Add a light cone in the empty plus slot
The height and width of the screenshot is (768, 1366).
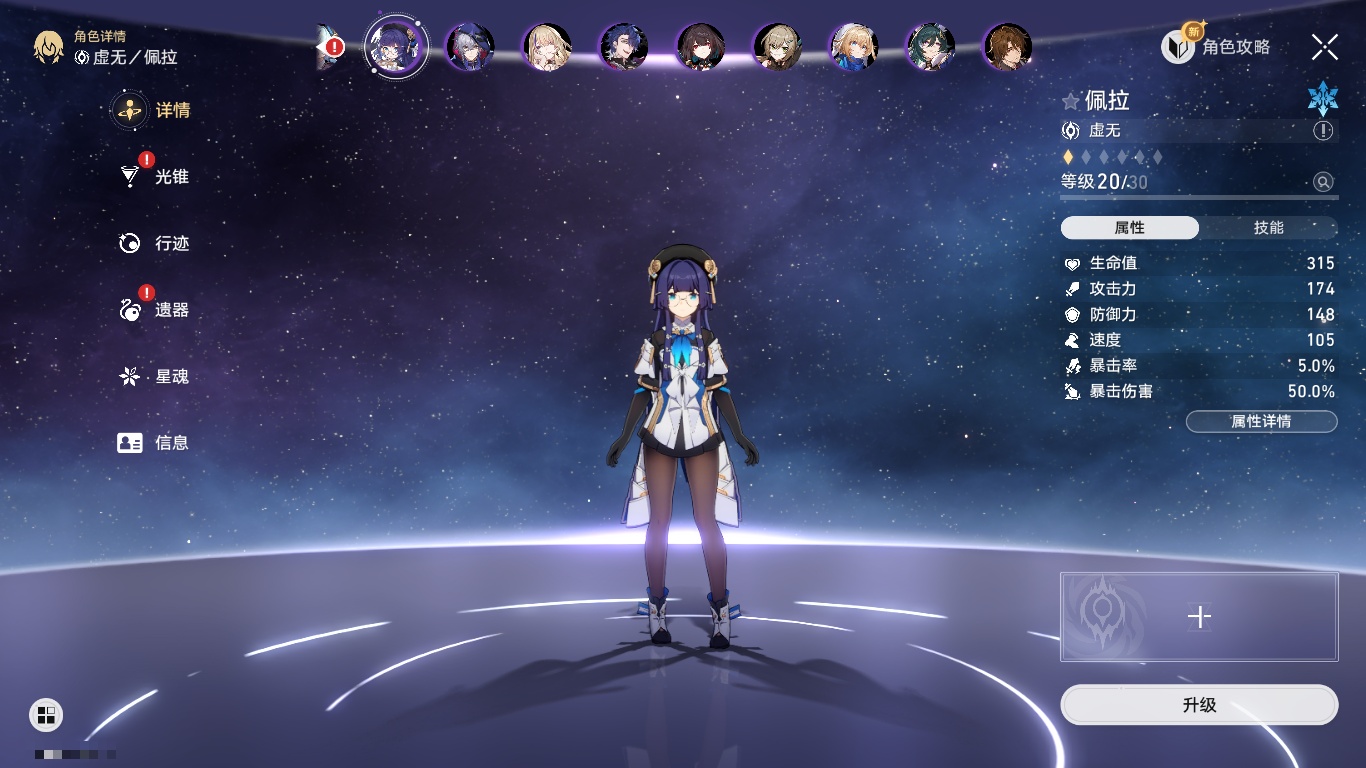1199,617
